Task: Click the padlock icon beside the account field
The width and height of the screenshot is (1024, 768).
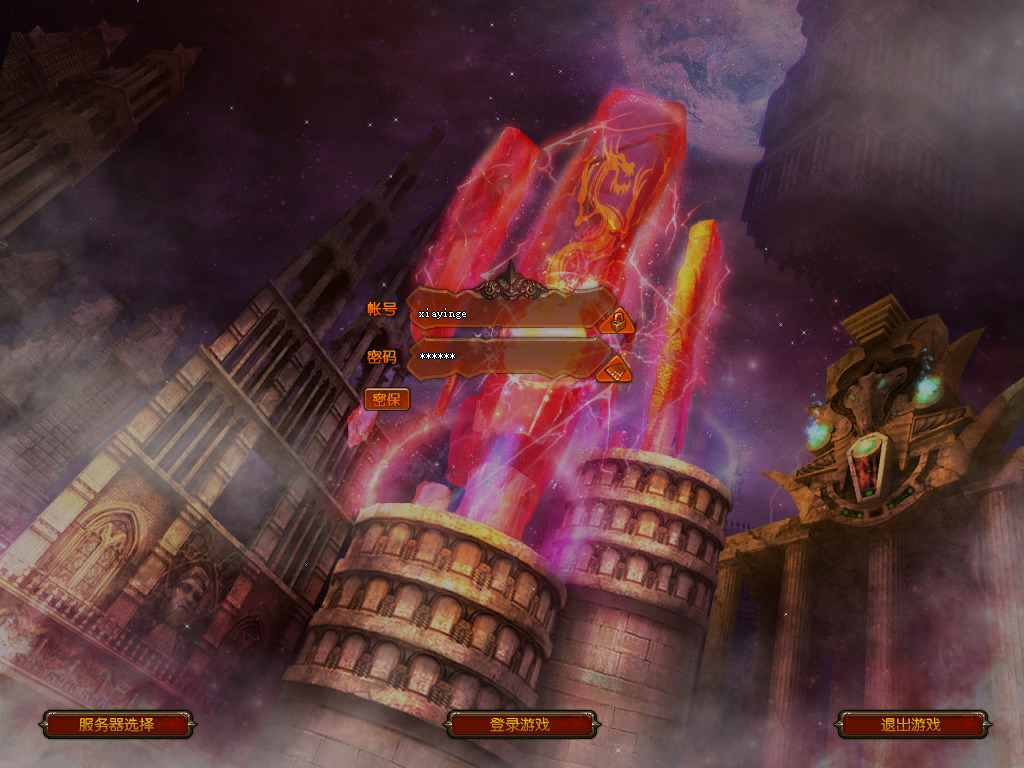Action: (618, 321)
